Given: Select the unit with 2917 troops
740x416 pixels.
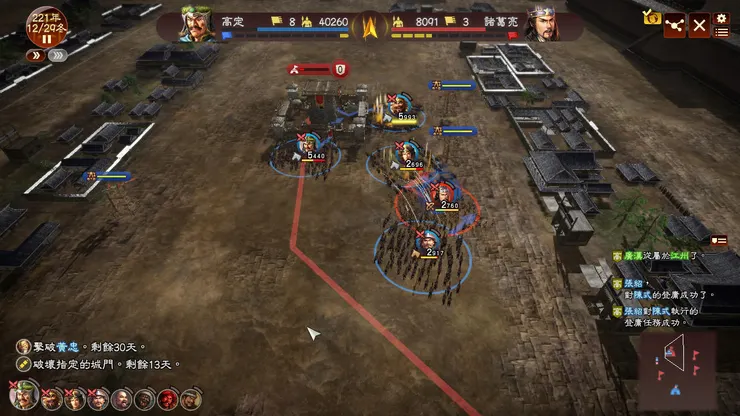Looking at the screenshot, I should (428, 242).
